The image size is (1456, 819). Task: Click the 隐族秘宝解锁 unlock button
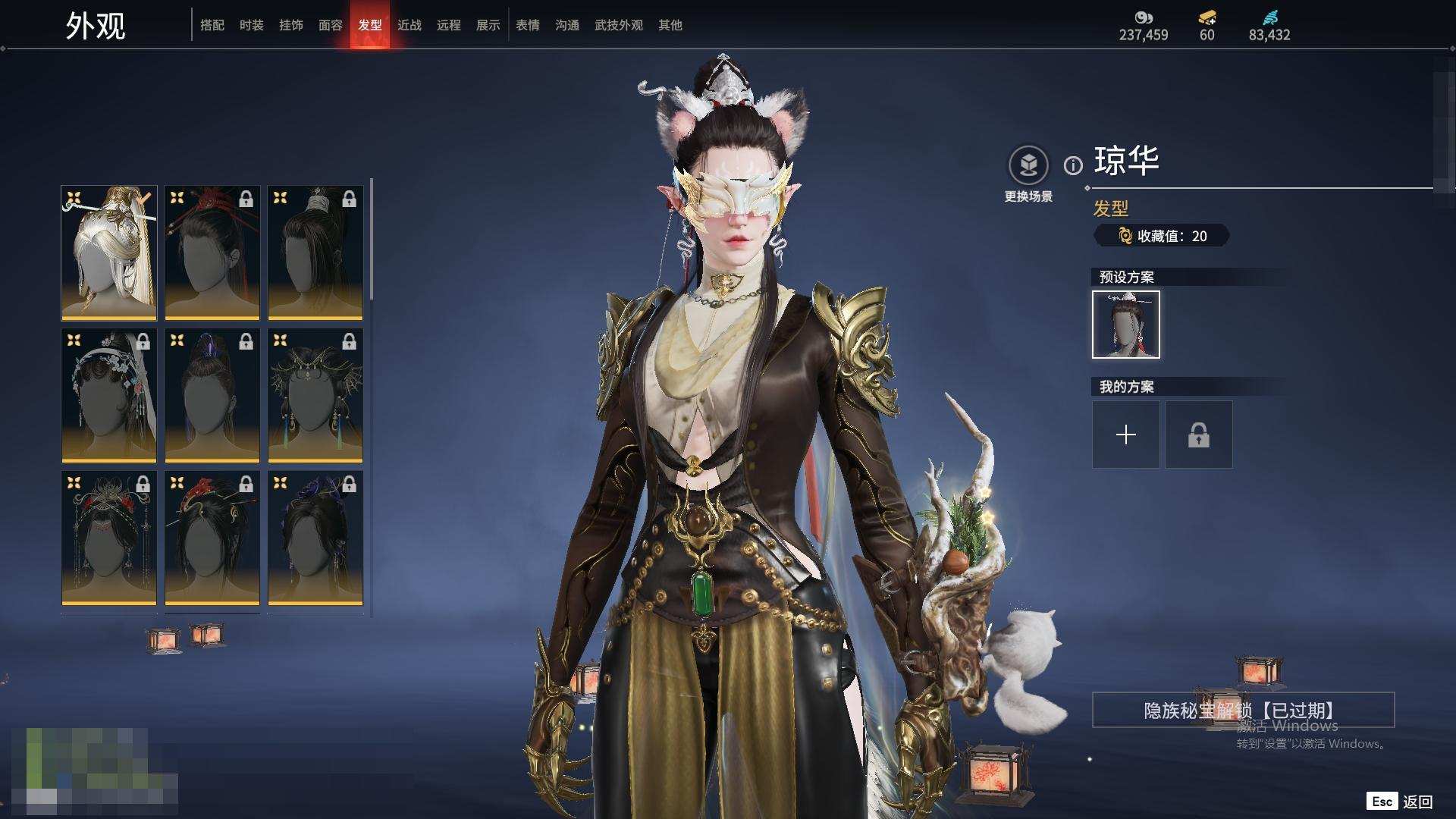(1243, 710)
